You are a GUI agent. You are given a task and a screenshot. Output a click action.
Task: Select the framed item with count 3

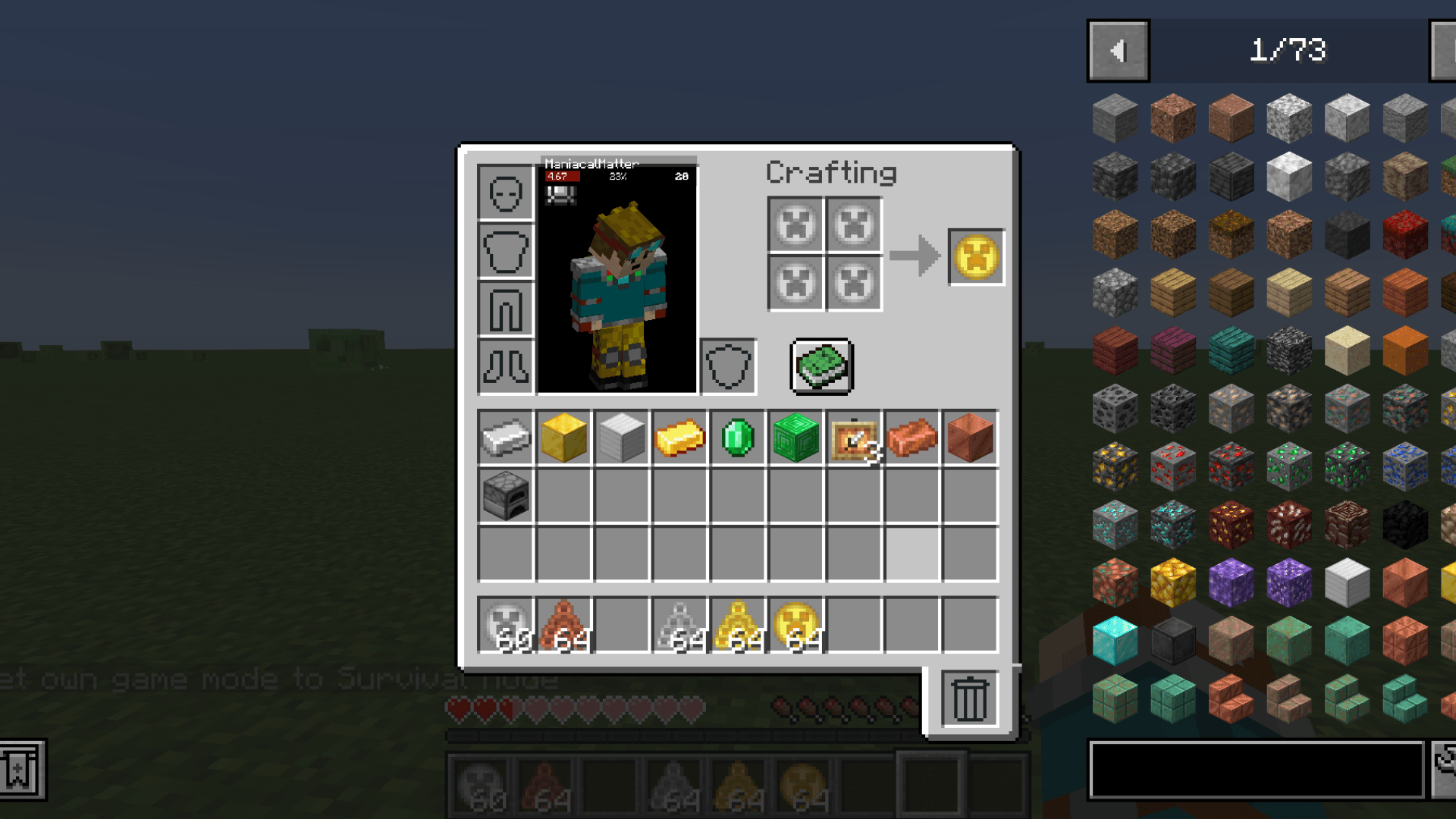click(855, 438)
